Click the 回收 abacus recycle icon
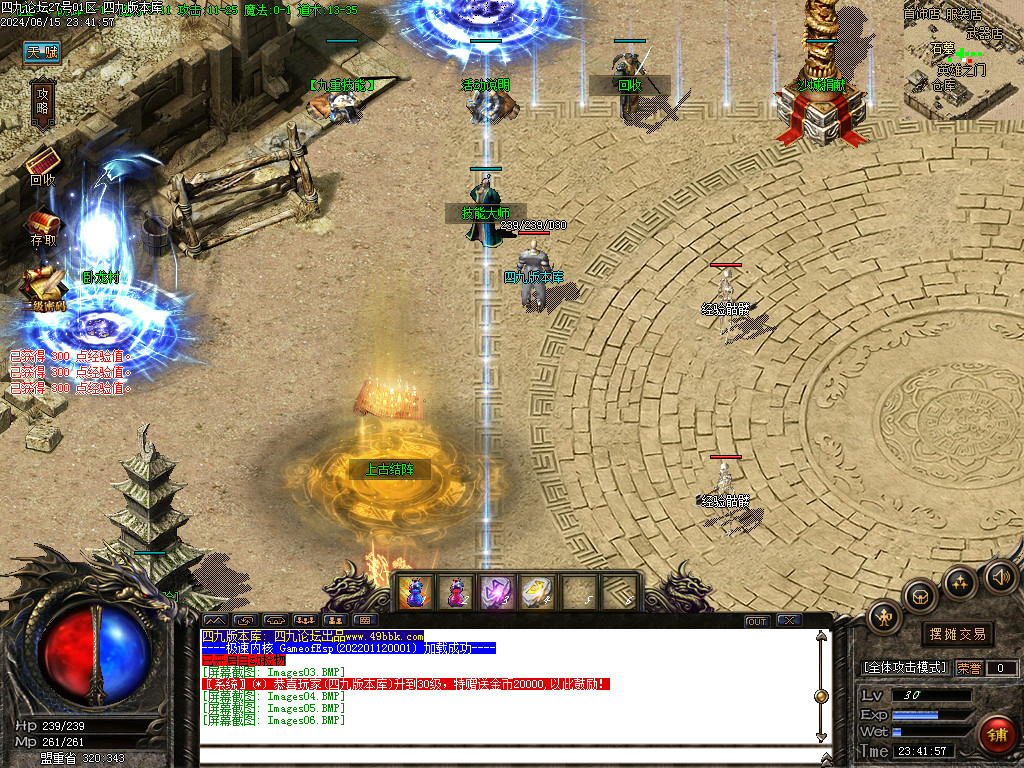This screenshot has height=768, width=1024. pos(43,162)
